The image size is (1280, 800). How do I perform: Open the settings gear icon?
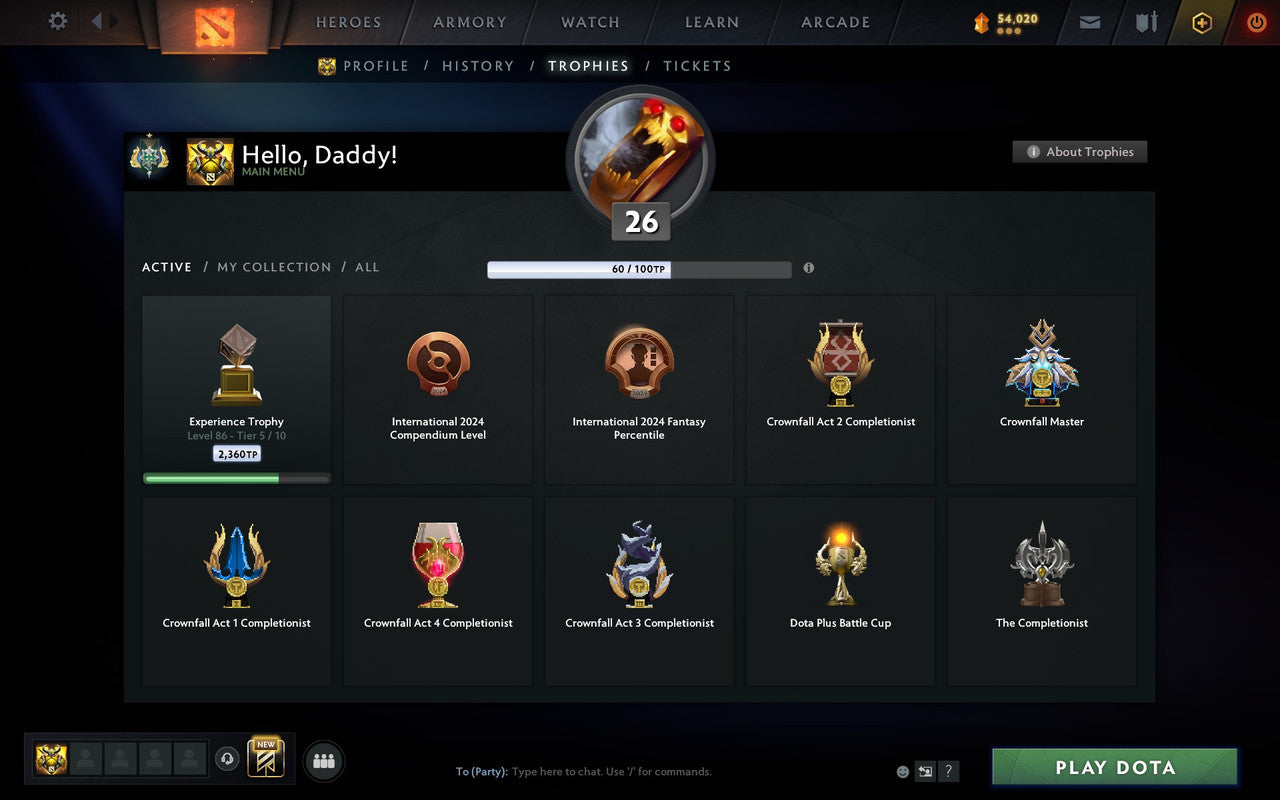(57, 22)
